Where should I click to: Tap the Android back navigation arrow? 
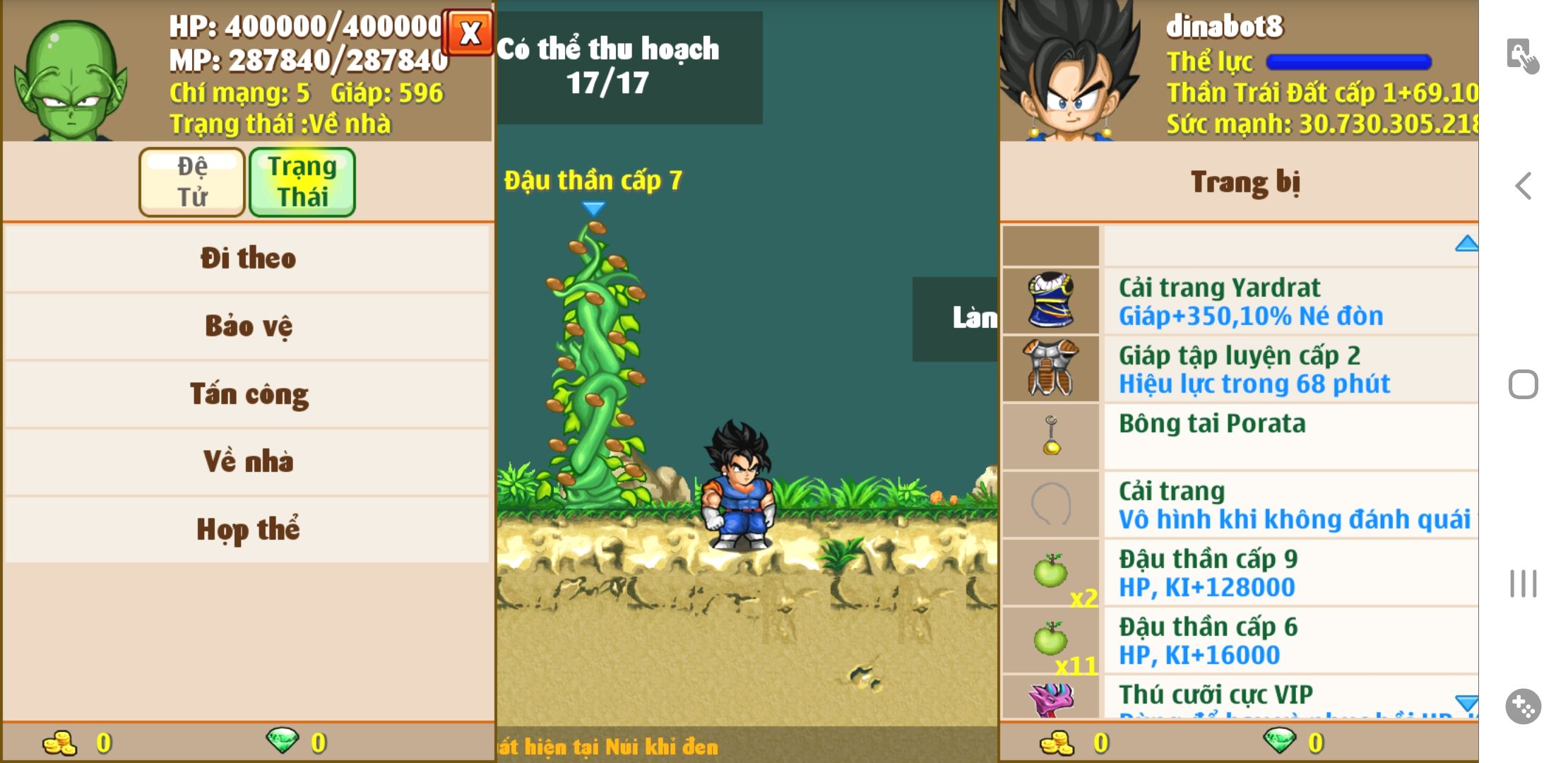click(x=1524, y=186)
